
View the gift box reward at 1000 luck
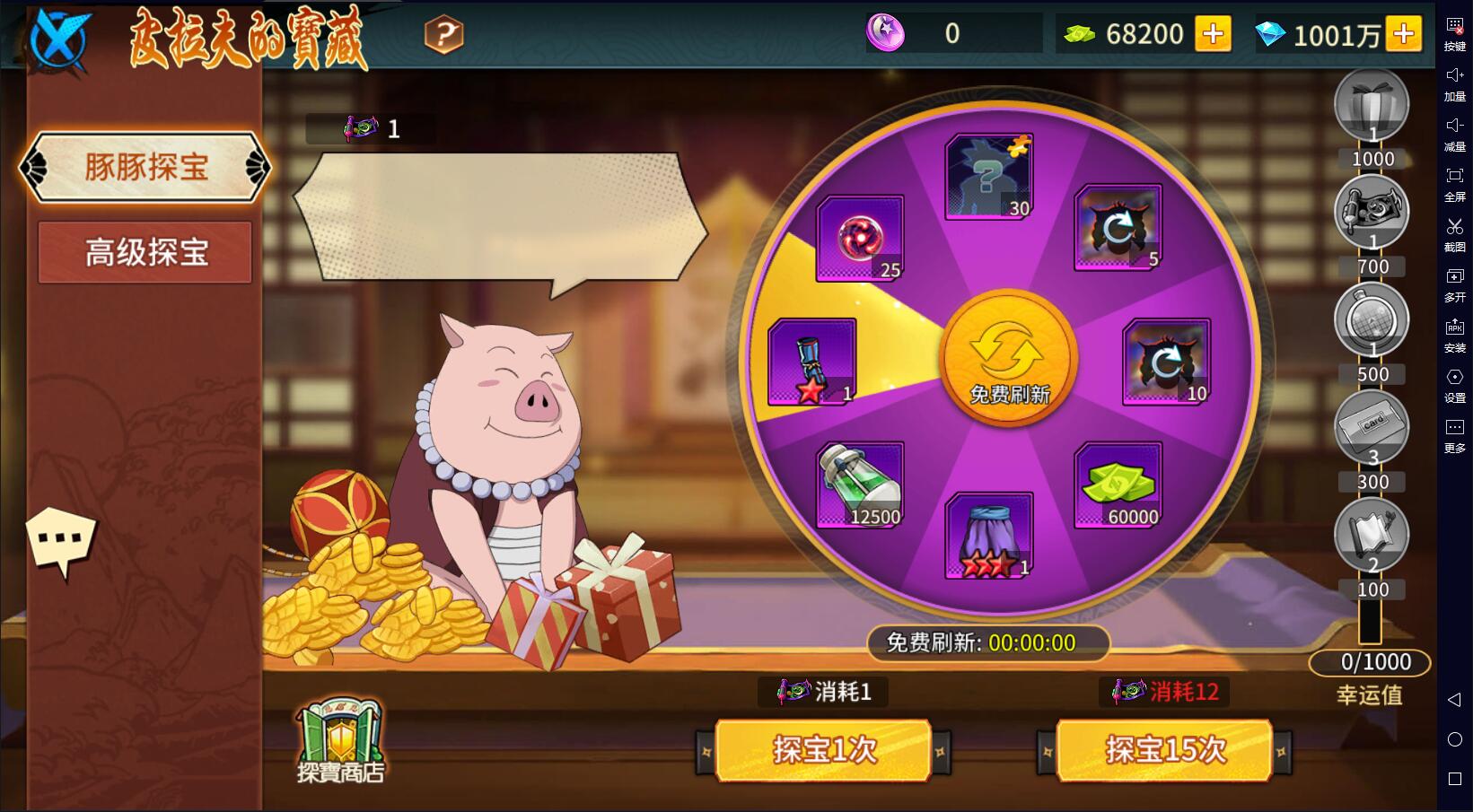pos(1371,105)
